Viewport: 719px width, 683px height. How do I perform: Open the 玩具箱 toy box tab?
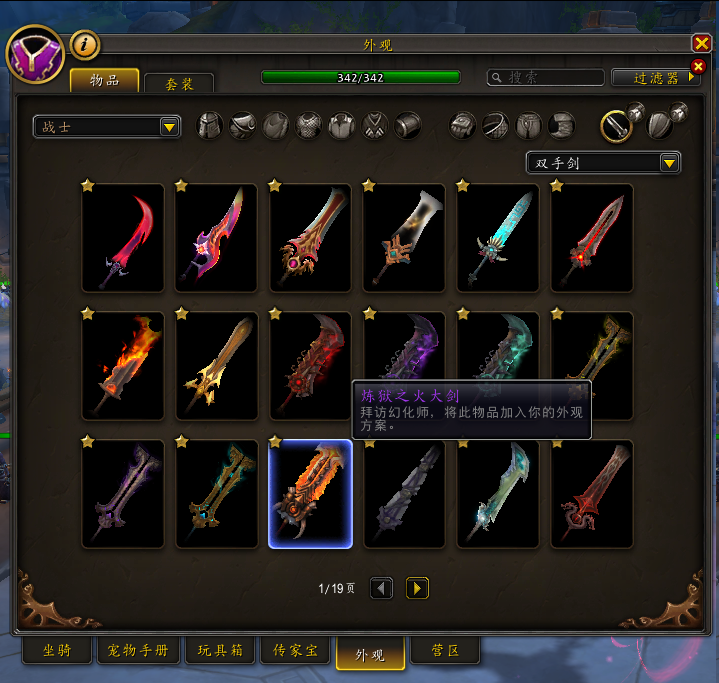[218, 651]
